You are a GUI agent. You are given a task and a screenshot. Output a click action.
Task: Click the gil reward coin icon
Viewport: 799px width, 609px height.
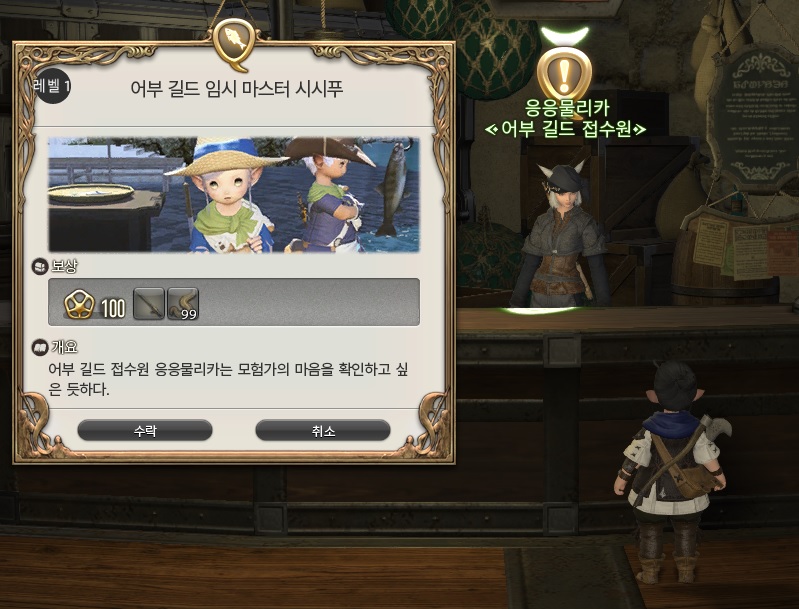(x=79, y=304)
